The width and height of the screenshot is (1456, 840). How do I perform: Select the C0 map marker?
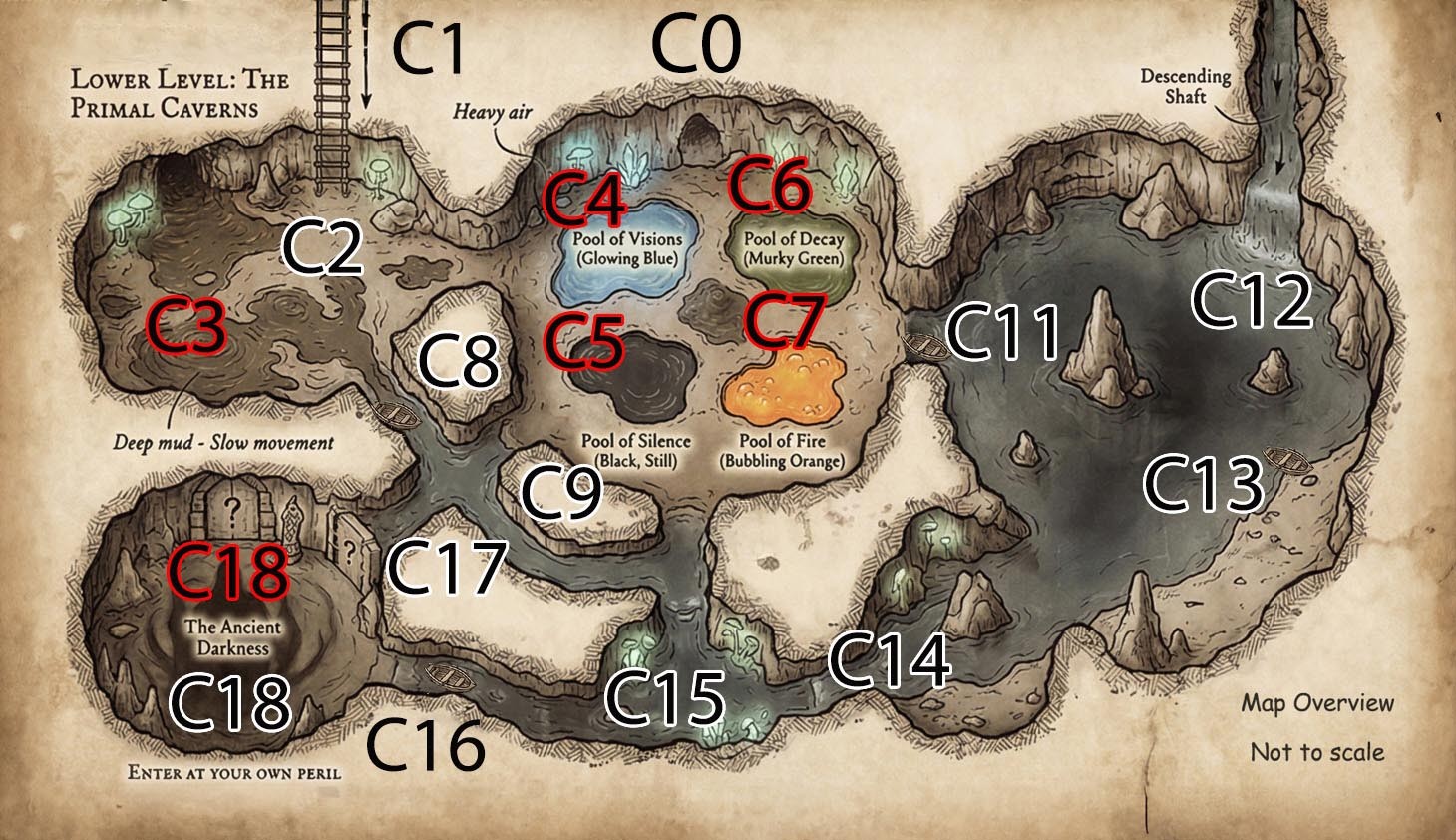click(x=696, y=47)
